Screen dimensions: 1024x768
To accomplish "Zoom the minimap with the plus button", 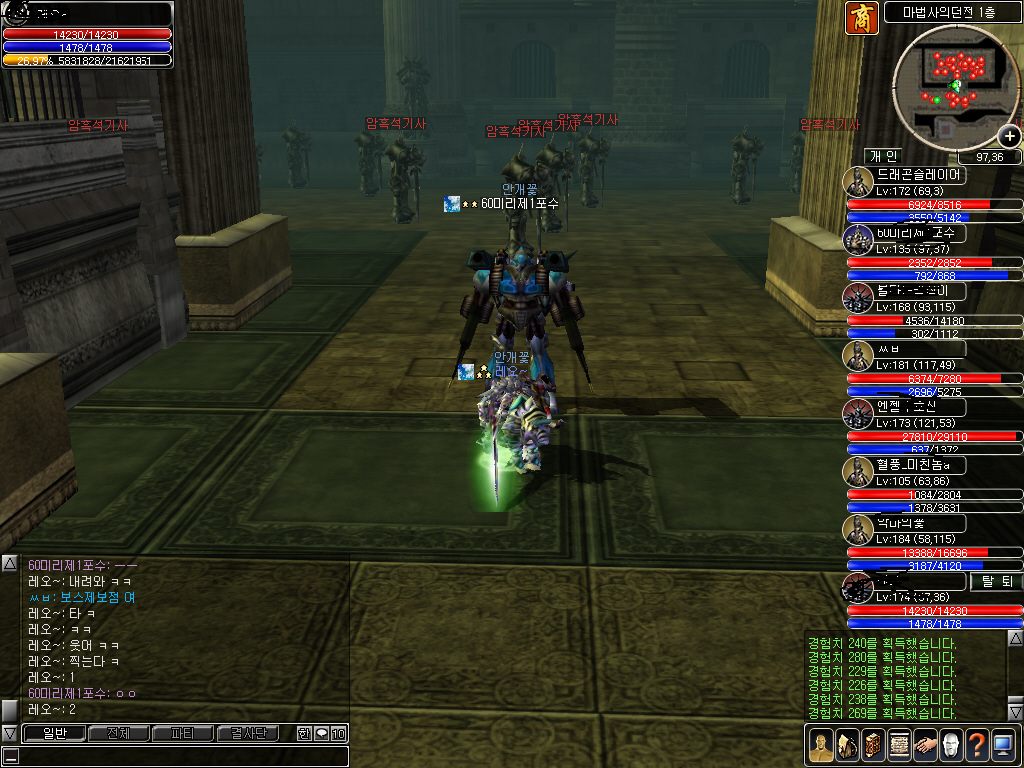I will click(1009, 136).
